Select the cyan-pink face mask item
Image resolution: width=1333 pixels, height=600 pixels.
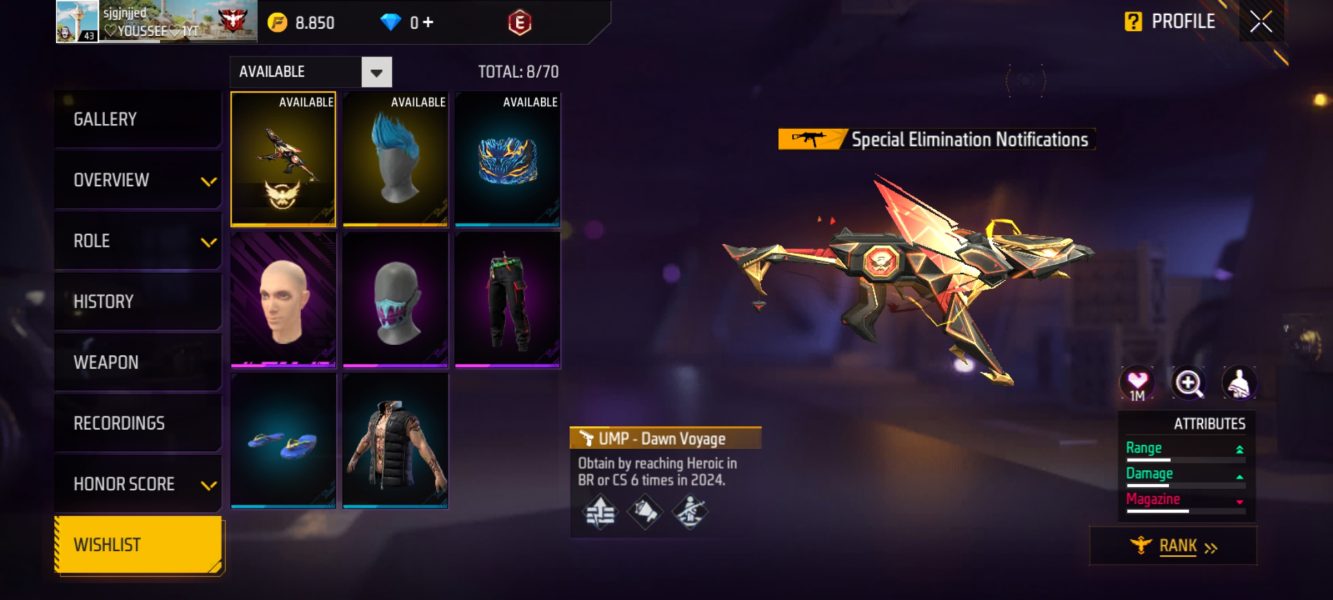(396, 301)
